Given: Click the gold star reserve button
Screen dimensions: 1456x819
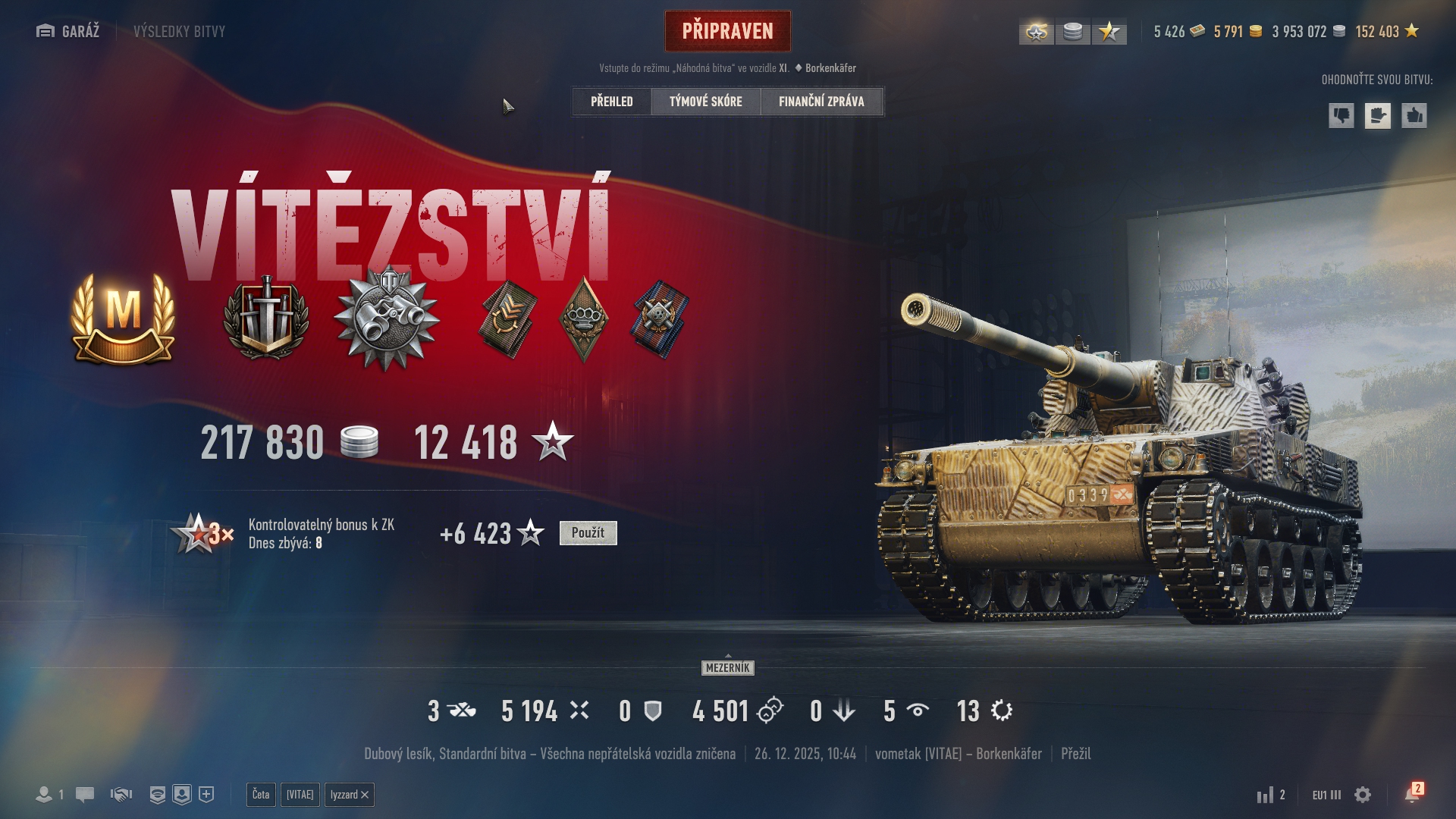Looking at the screenshot, I should coord(1109,32).
